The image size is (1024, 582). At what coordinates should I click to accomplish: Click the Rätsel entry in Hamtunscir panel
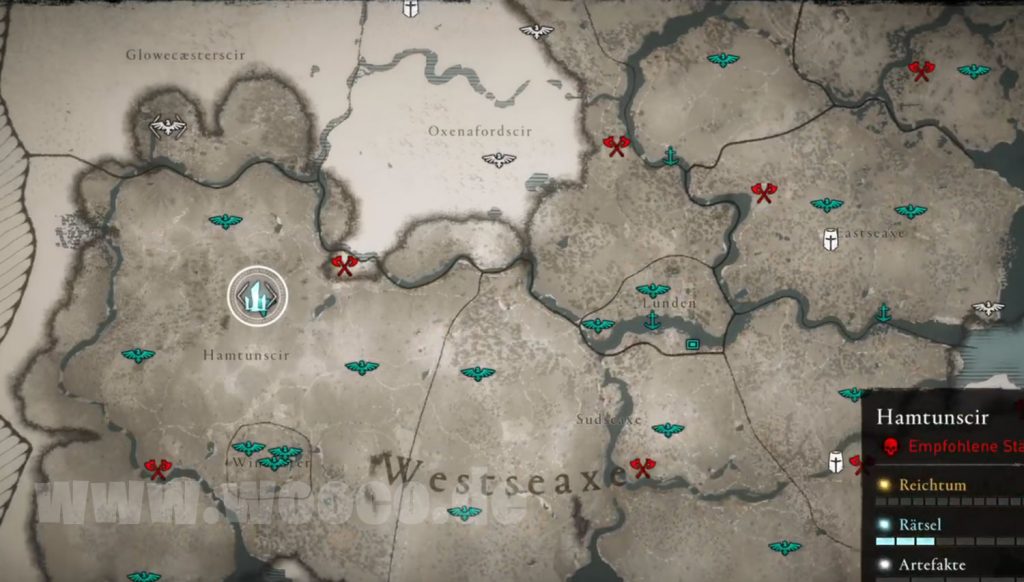(919, 525)
